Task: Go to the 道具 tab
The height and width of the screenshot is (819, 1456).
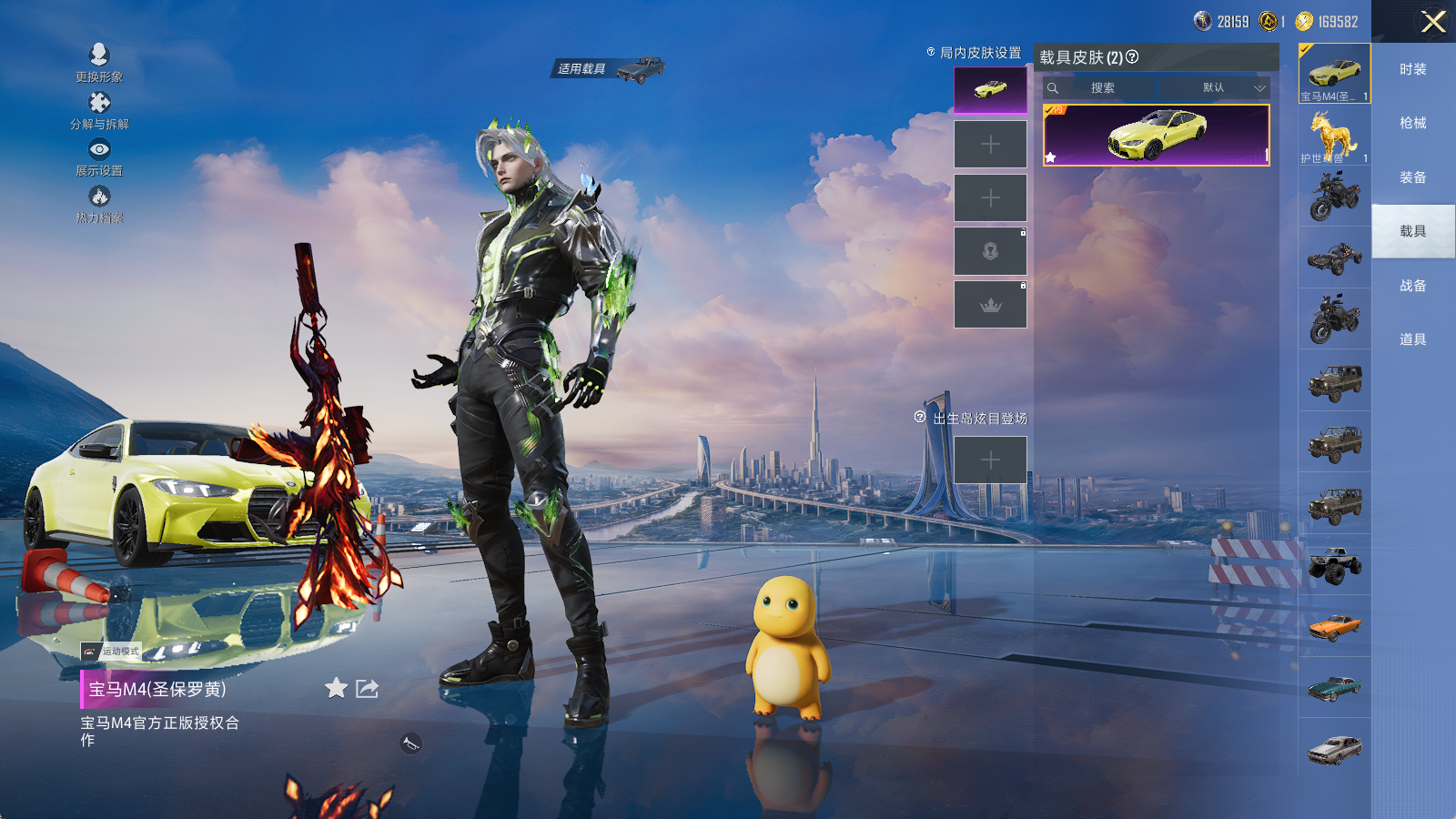Action: coord(1412,339)
